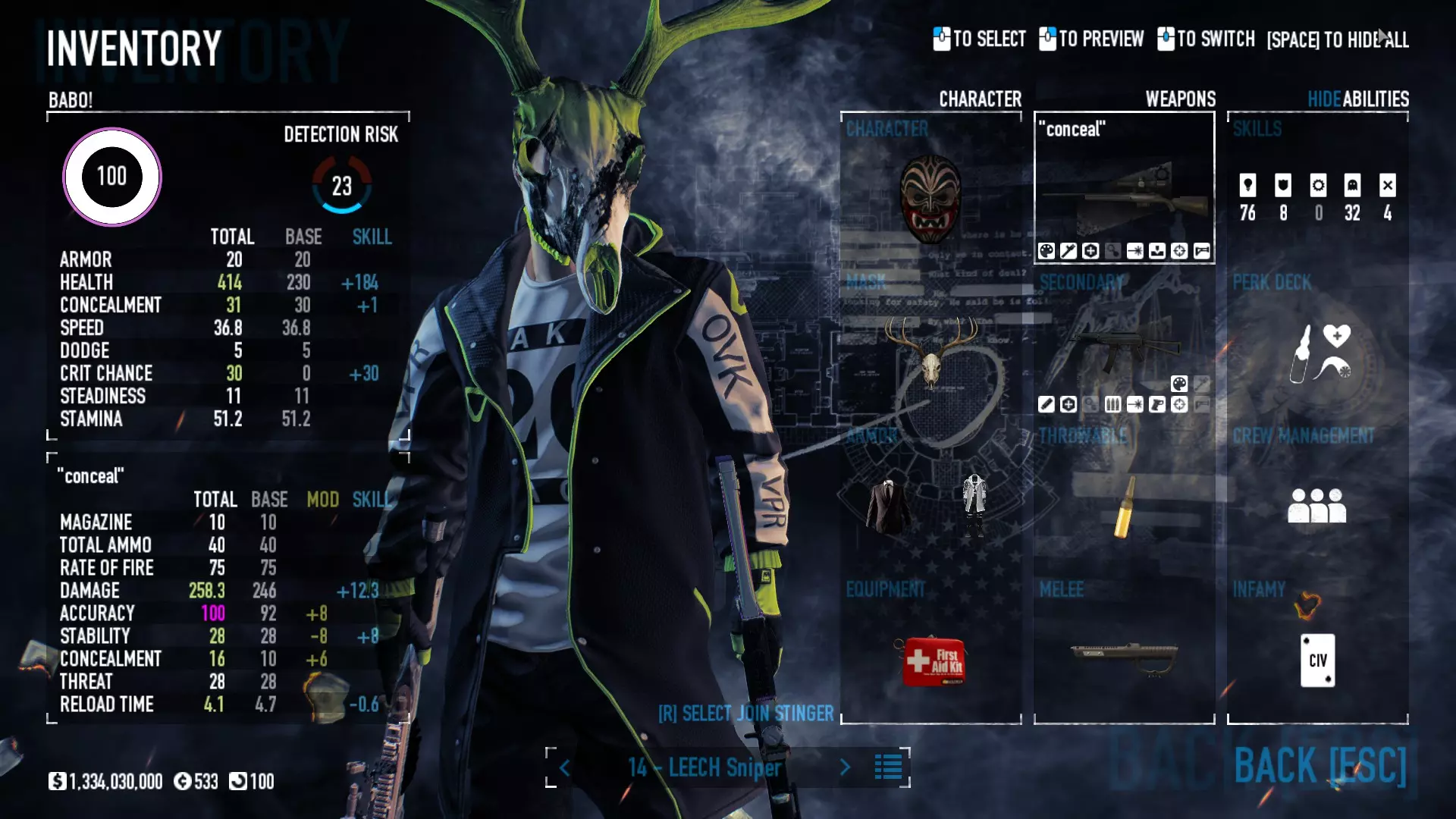1456x819 pixels.
Task: Open the Perk Deck slot
Action: click(x=1317, y=353)
